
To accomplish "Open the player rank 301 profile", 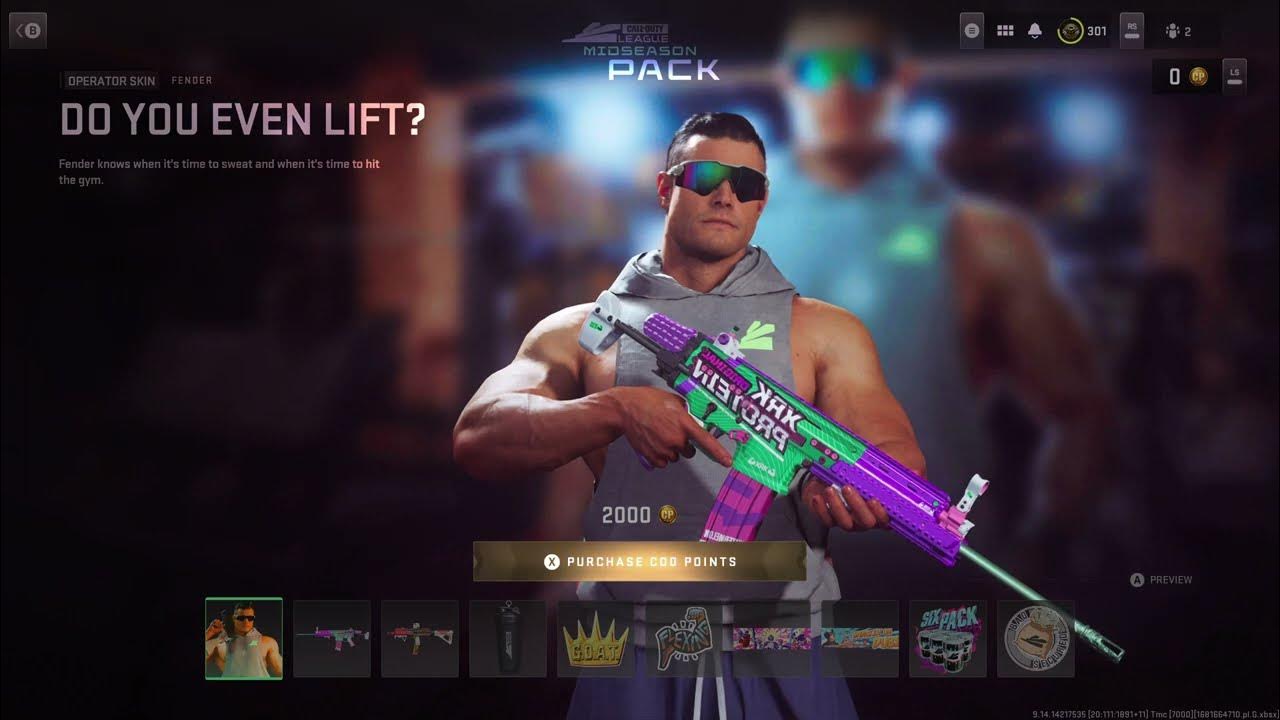I will pyautogui.click(x=1083, y=31).
